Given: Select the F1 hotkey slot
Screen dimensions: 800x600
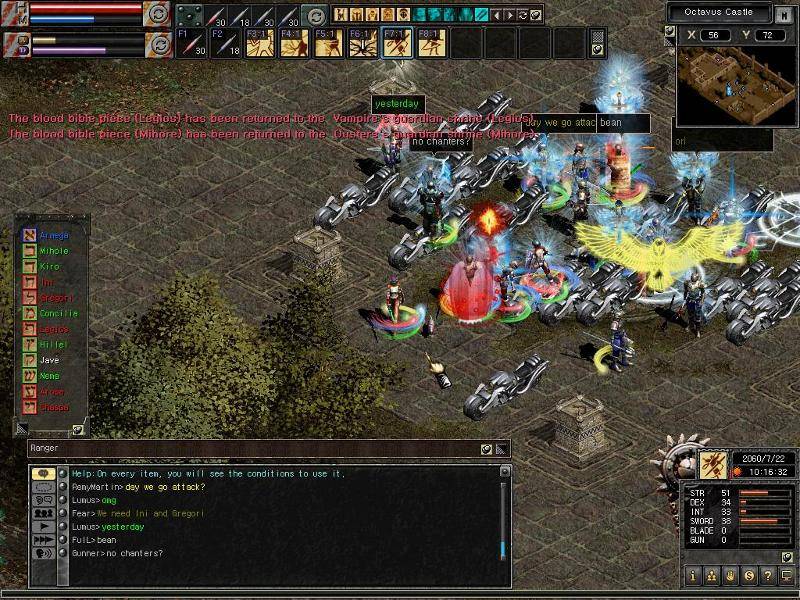Looking at the screenshot, I should click(x=191, y=43).
